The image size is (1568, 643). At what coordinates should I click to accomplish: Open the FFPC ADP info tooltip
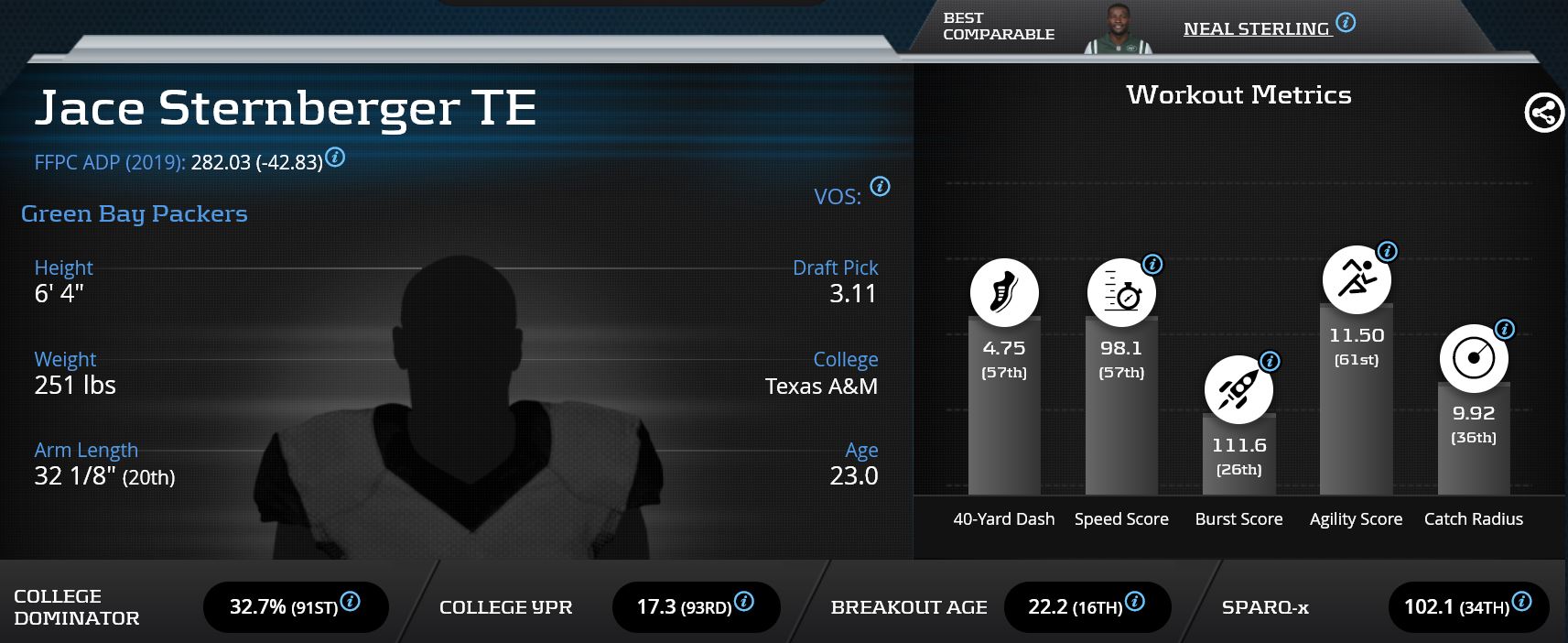click(336, 158)
